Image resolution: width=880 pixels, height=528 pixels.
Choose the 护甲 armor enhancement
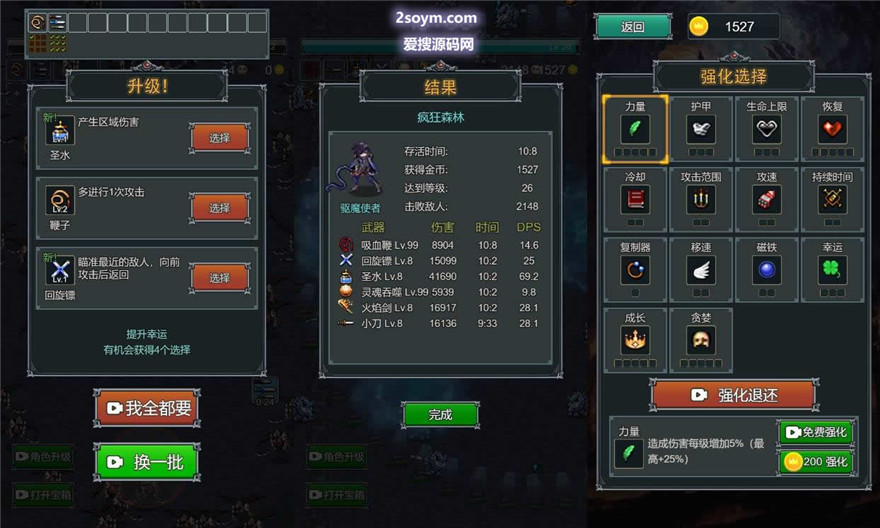click(x=701, y=129)
